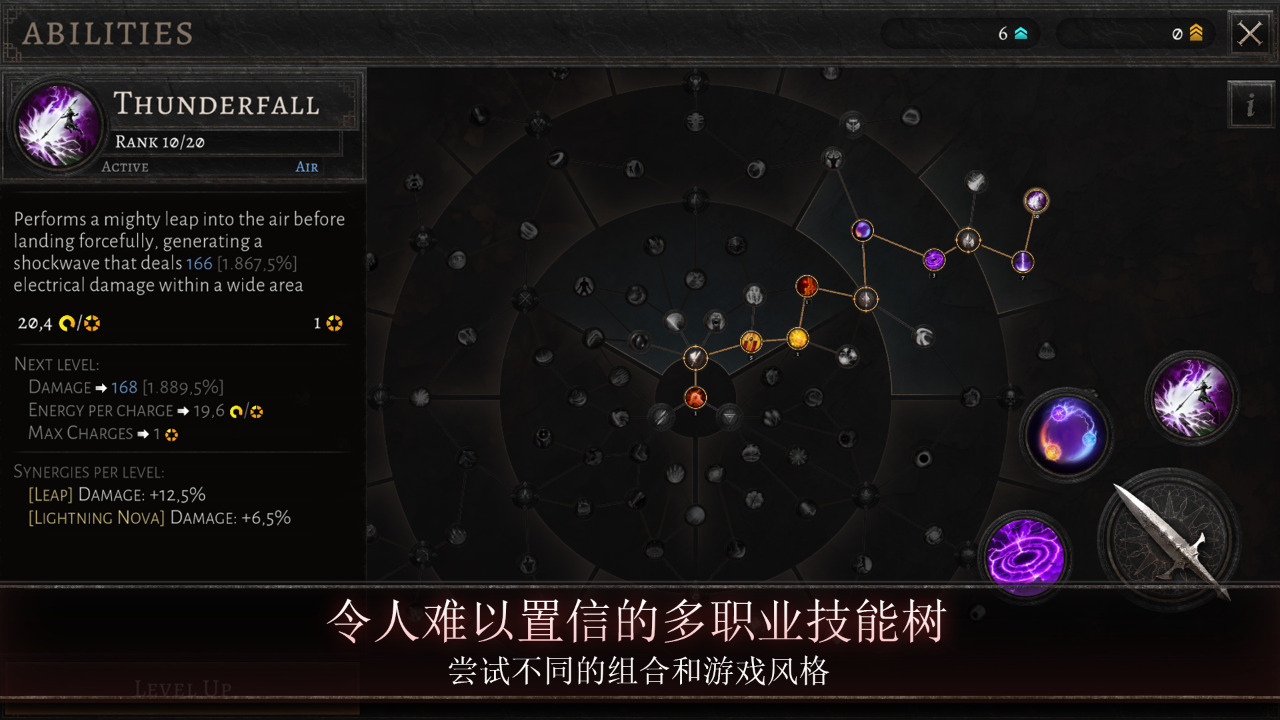Click the large Thunderfall lightning strike skill circle

click(1192, 397)
